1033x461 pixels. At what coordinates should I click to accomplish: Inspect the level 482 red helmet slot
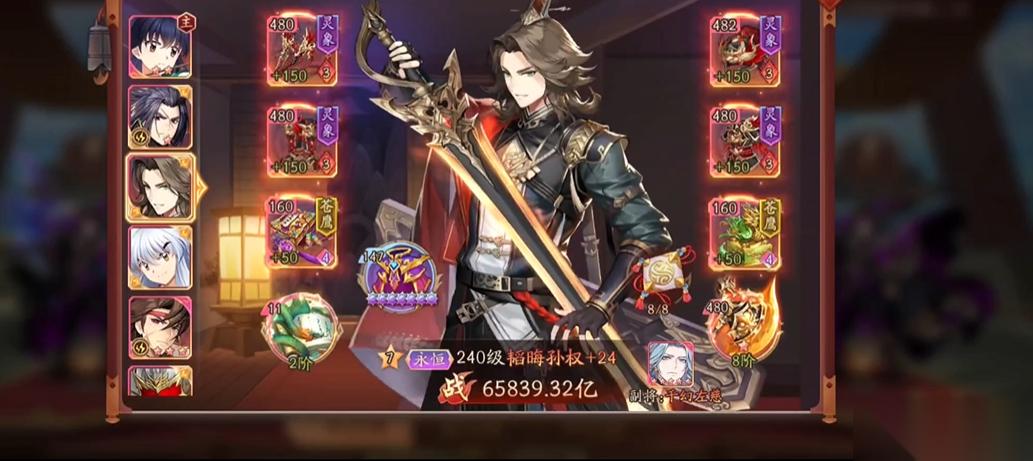point(745,50)
